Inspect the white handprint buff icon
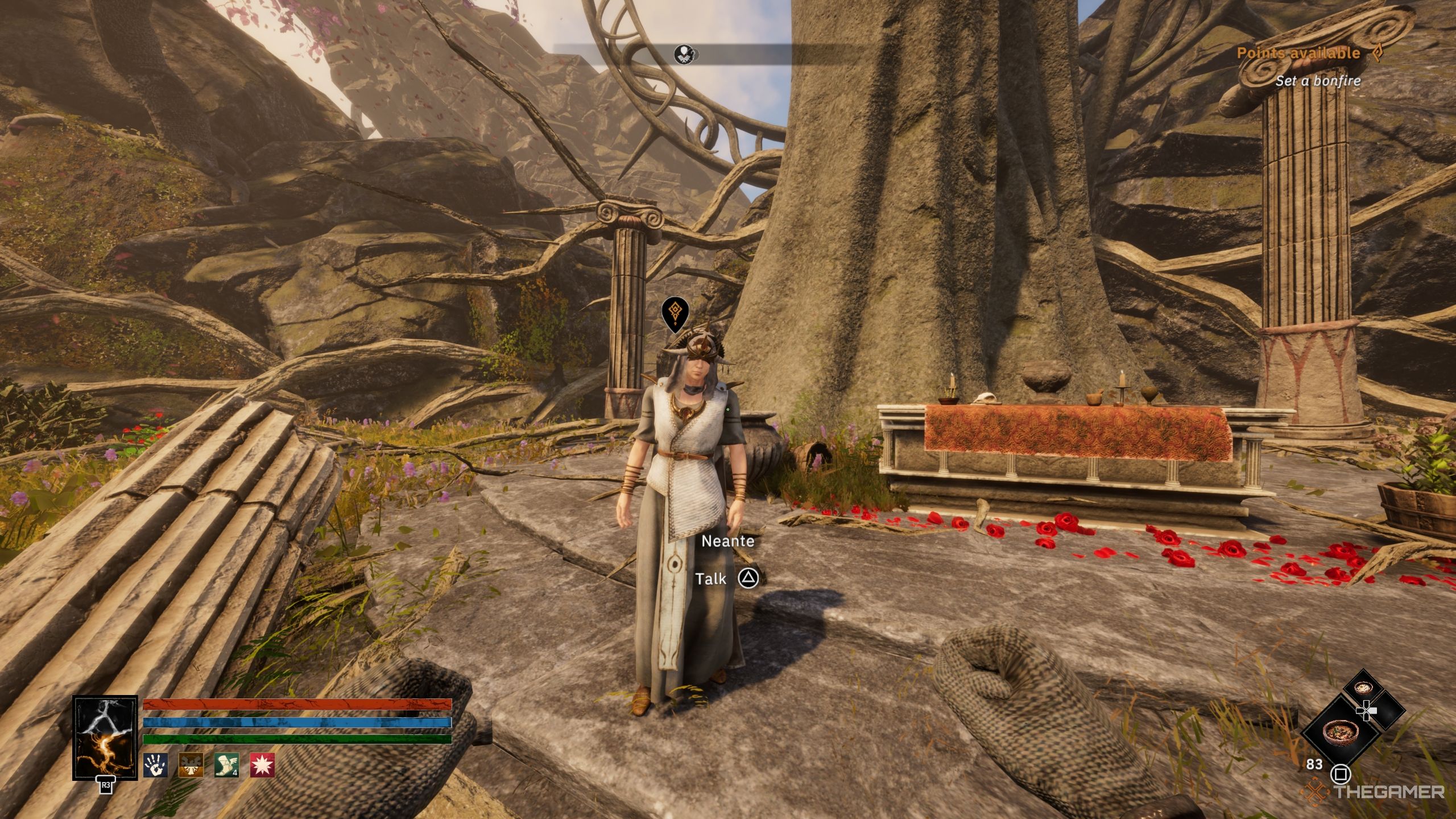The width and height of the screenshot is (1456, 819). click(155, 765)
